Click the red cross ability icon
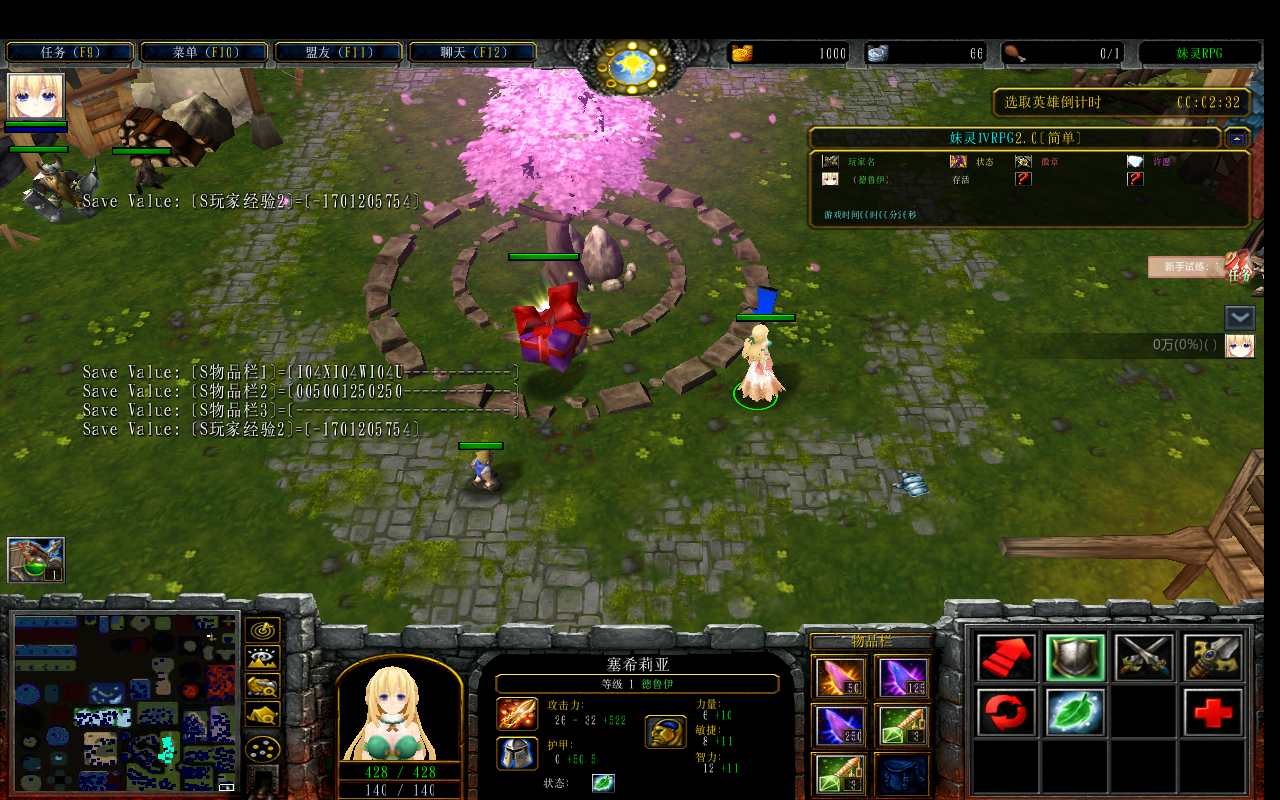The width and height of the screenshot is (1280, 800). pos(1212,714)
